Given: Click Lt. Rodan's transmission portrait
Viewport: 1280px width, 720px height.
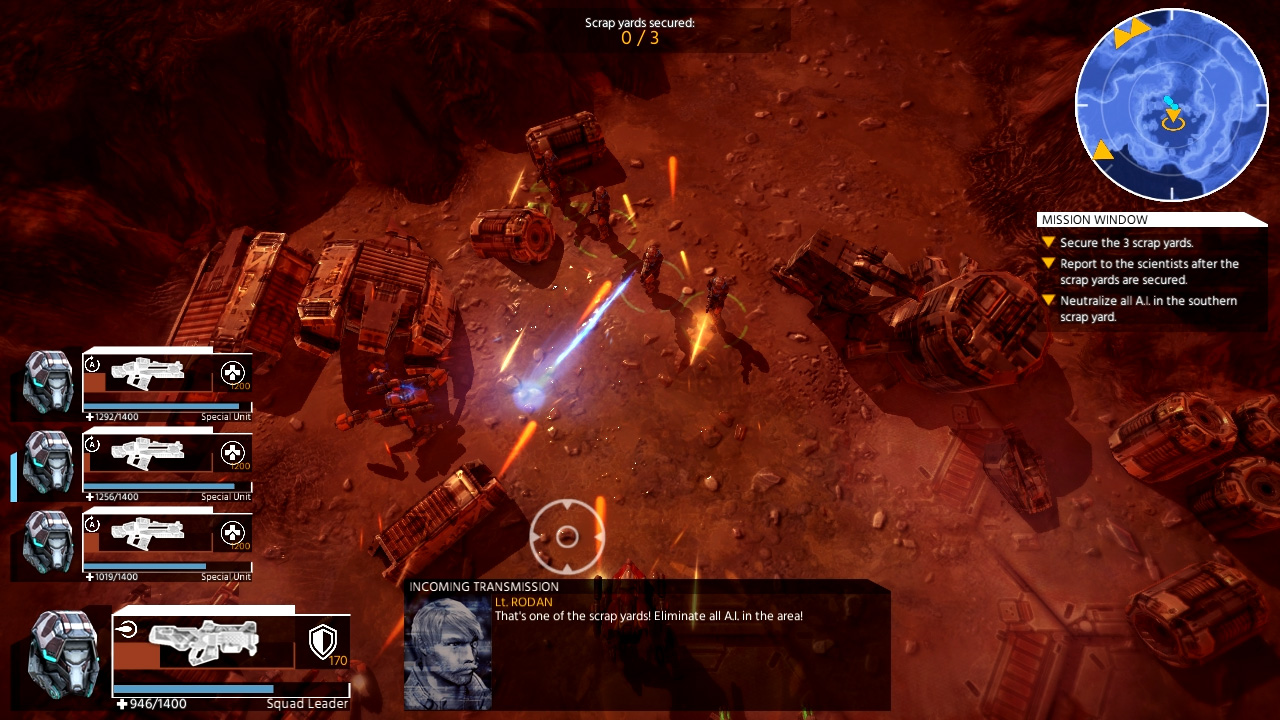Looking at the screenshot, I should pyautogui.click(x=448, y=654).
